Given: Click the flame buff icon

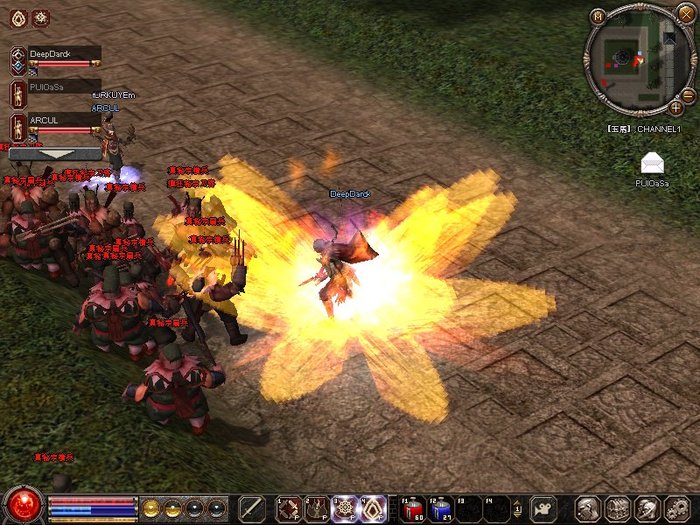Looking at the screenshot, I should click(16, 17).
